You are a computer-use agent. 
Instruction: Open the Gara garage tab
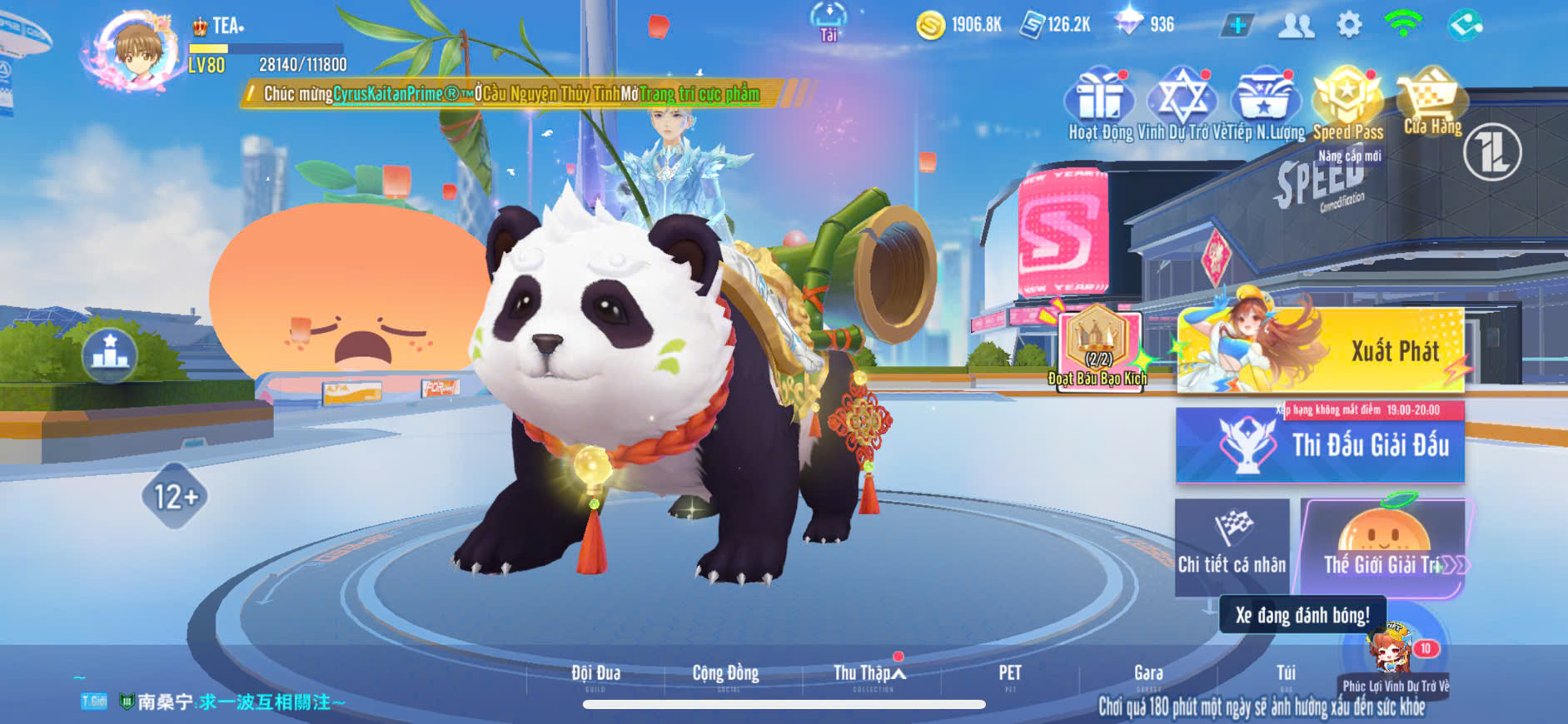[x=1148, y=675]
